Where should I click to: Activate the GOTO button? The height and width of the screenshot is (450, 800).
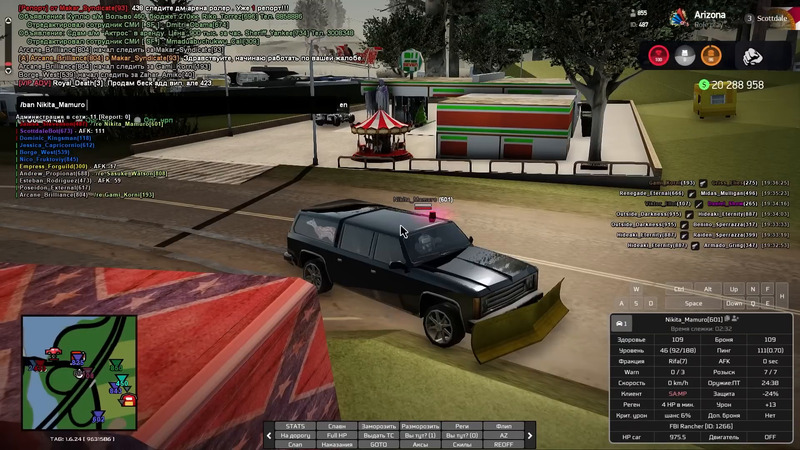379,444
